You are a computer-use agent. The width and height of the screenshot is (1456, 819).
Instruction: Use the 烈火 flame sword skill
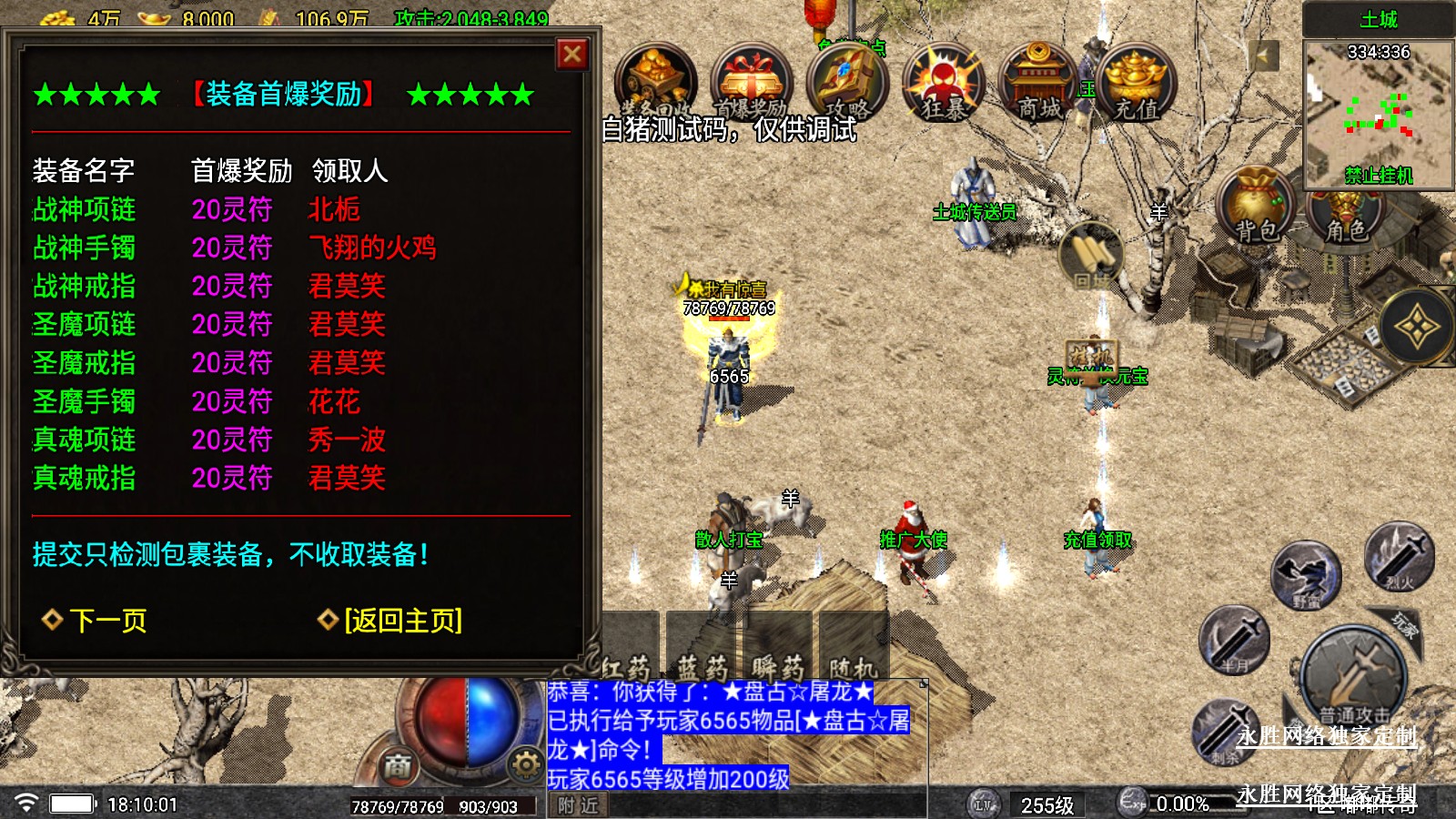pyautogui.click(x=1400, y=556)
